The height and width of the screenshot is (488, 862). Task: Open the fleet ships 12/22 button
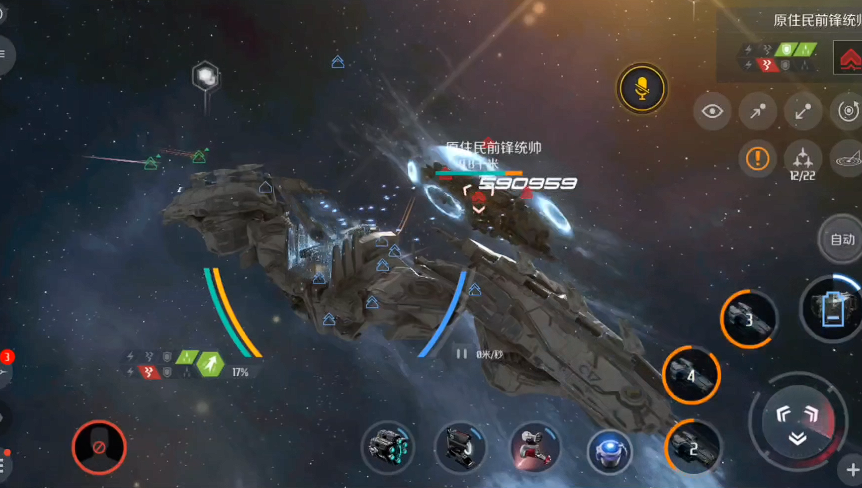[x=803, y=158]
